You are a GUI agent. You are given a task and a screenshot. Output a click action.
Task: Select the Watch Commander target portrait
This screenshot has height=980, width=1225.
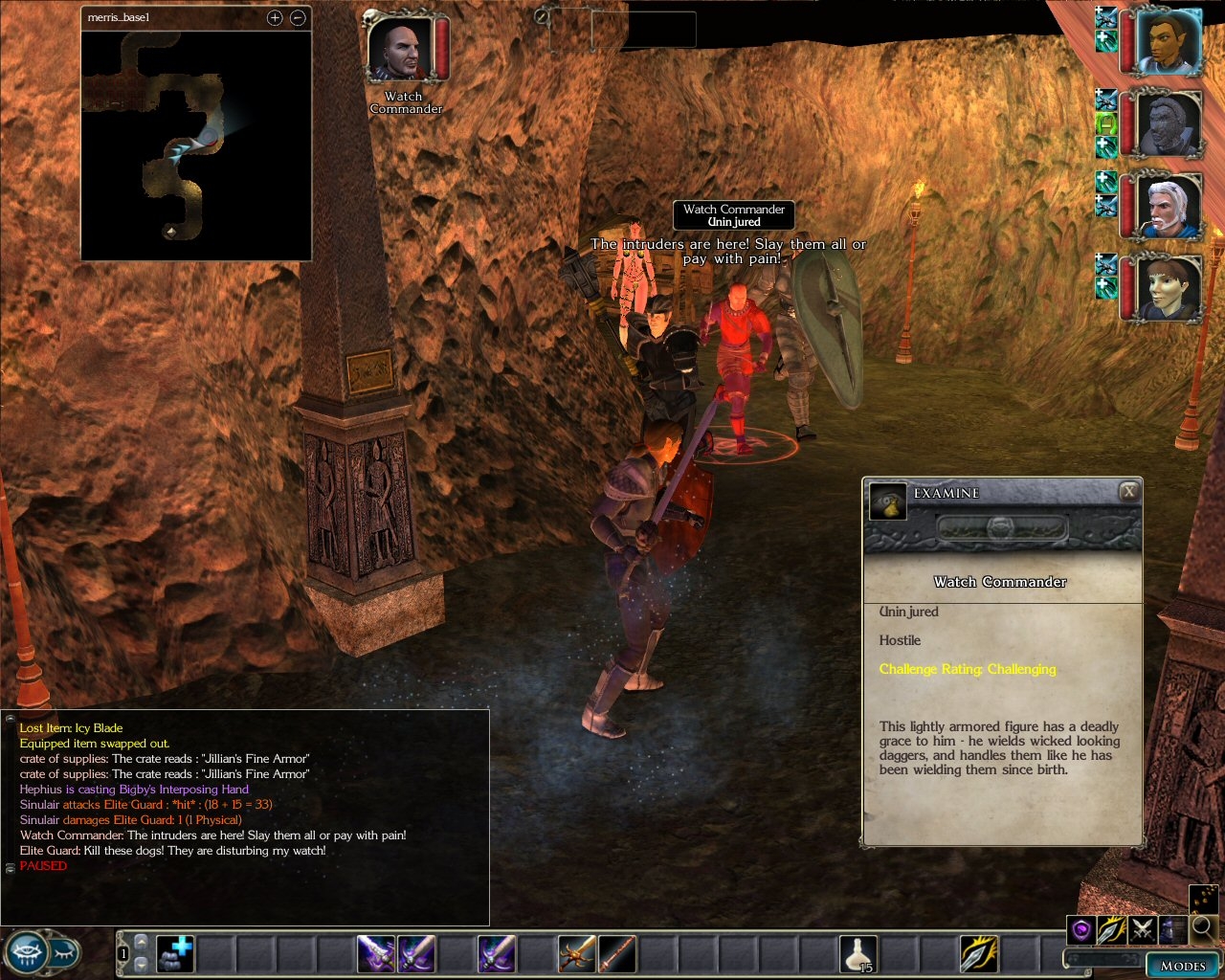coord(401,50)
